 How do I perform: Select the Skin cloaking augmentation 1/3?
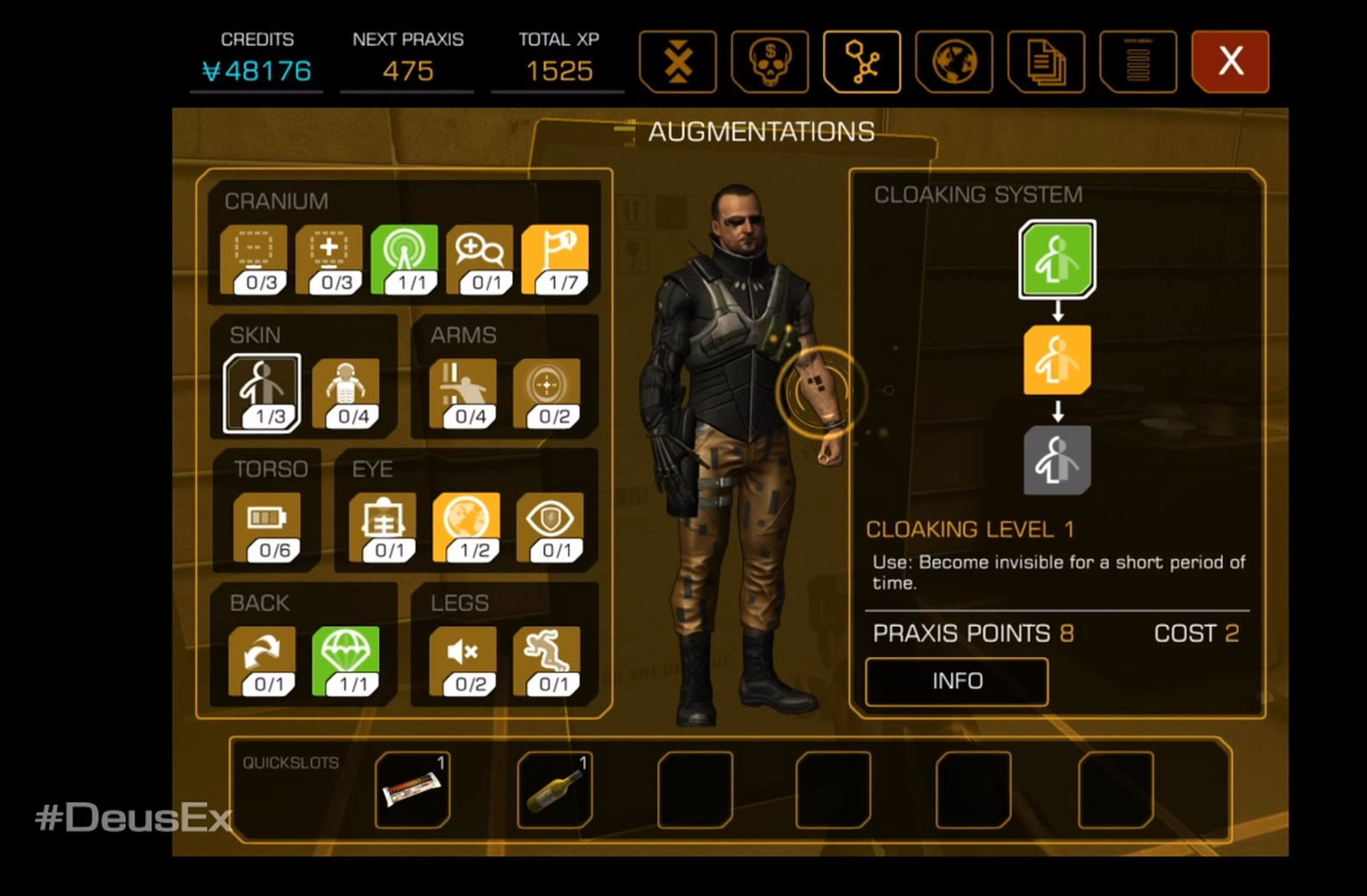point(262,392)
